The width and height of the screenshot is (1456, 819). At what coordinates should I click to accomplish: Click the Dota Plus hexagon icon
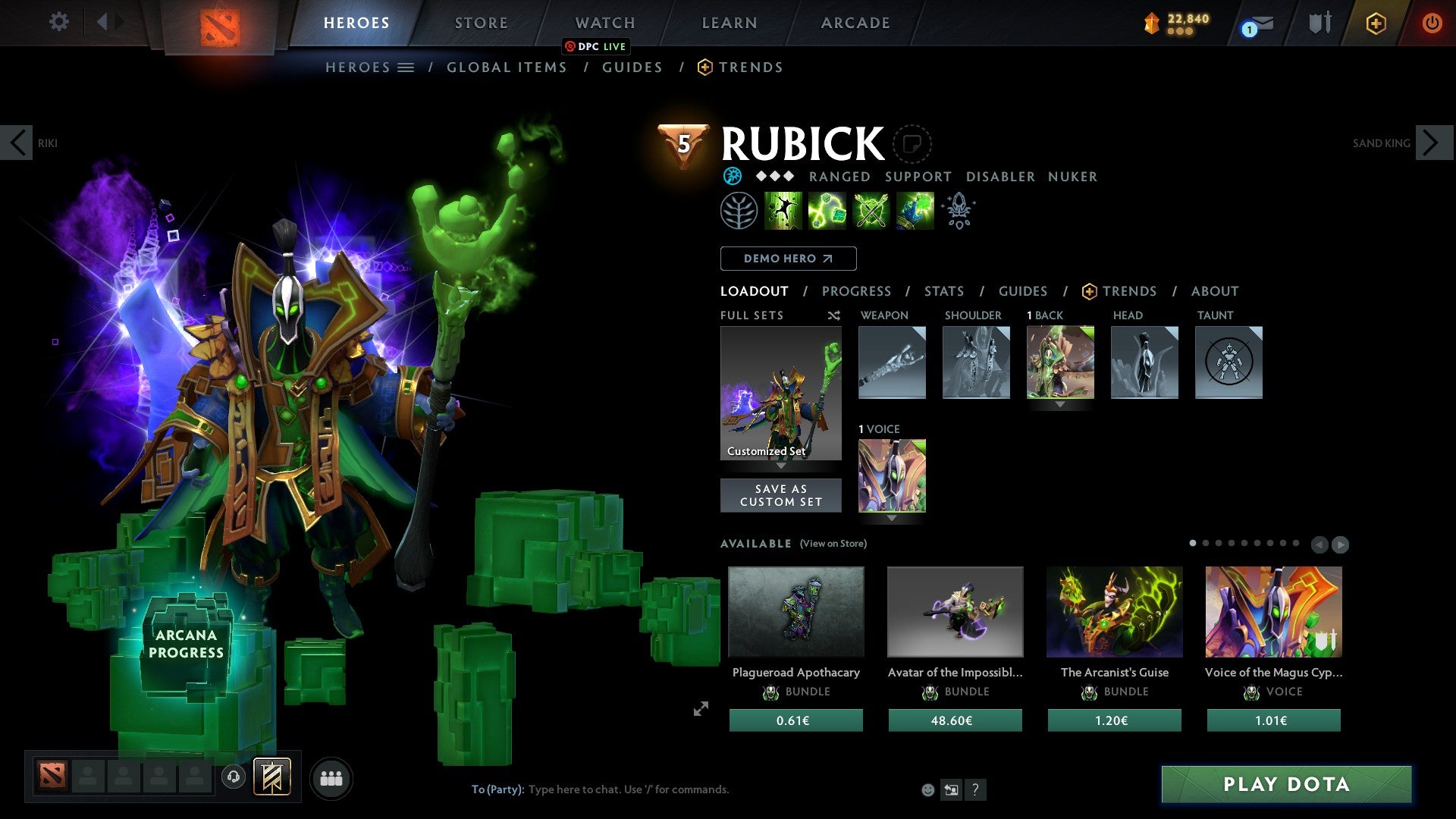pyautogui.click(x=1376, y=24)
